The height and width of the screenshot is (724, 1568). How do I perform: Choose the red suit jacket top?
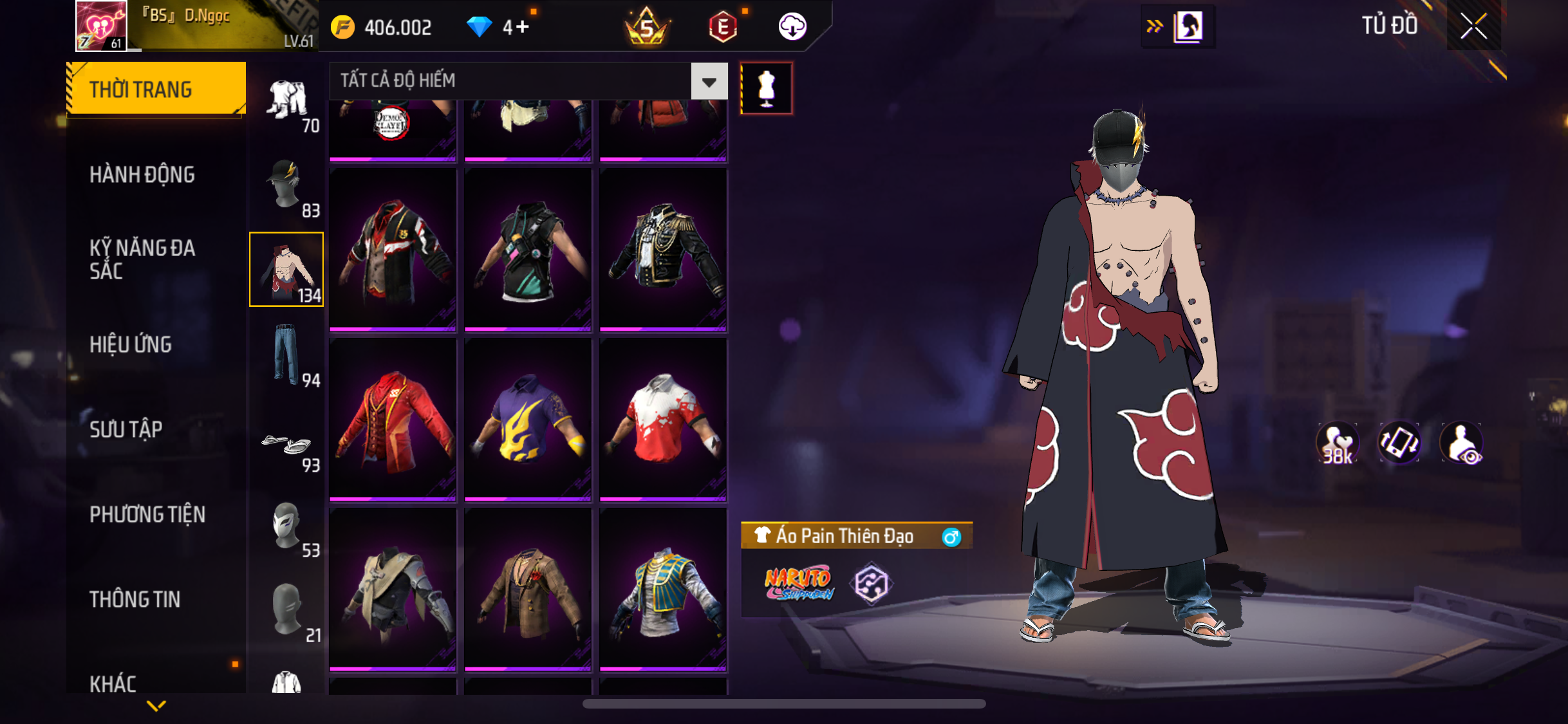[393, 419]
